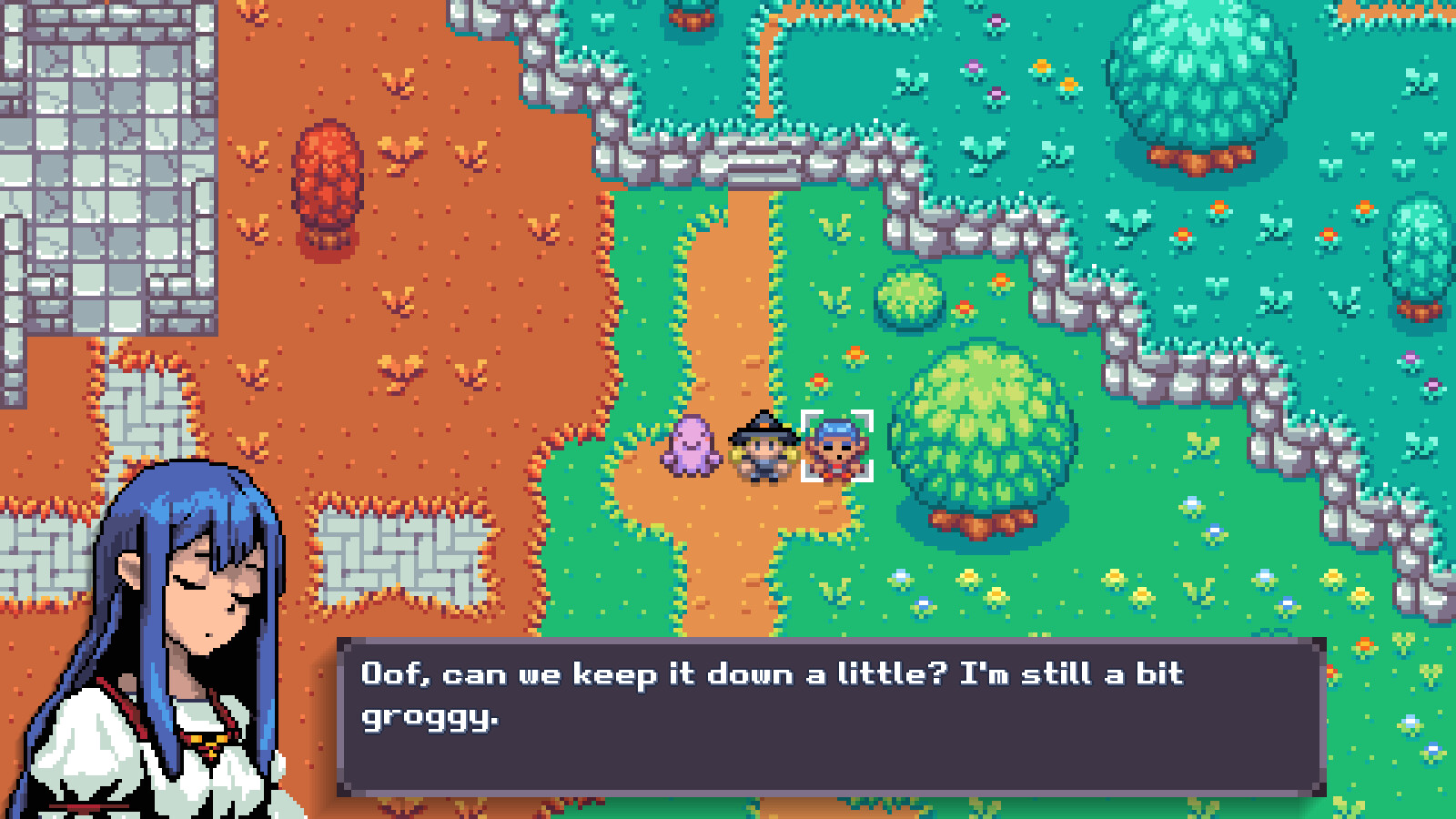Click the witch-hat character sprite
Image resolution: width=1456 pixels, height=819 pixels.
(x=763, y=444)
